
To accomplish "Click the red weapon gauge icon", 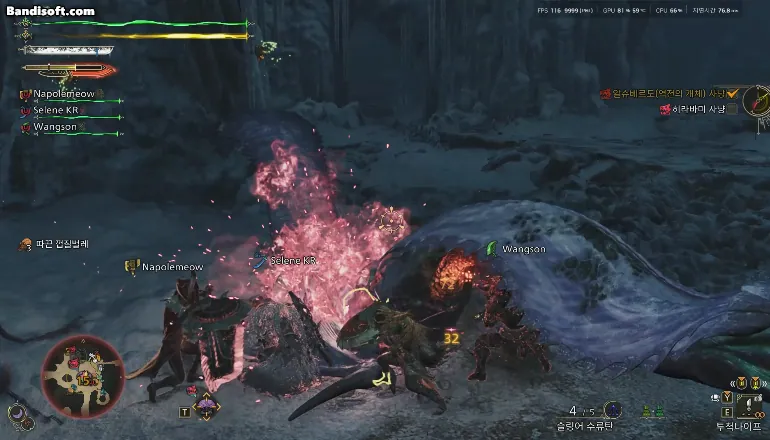I will click(x=68, y=70).
